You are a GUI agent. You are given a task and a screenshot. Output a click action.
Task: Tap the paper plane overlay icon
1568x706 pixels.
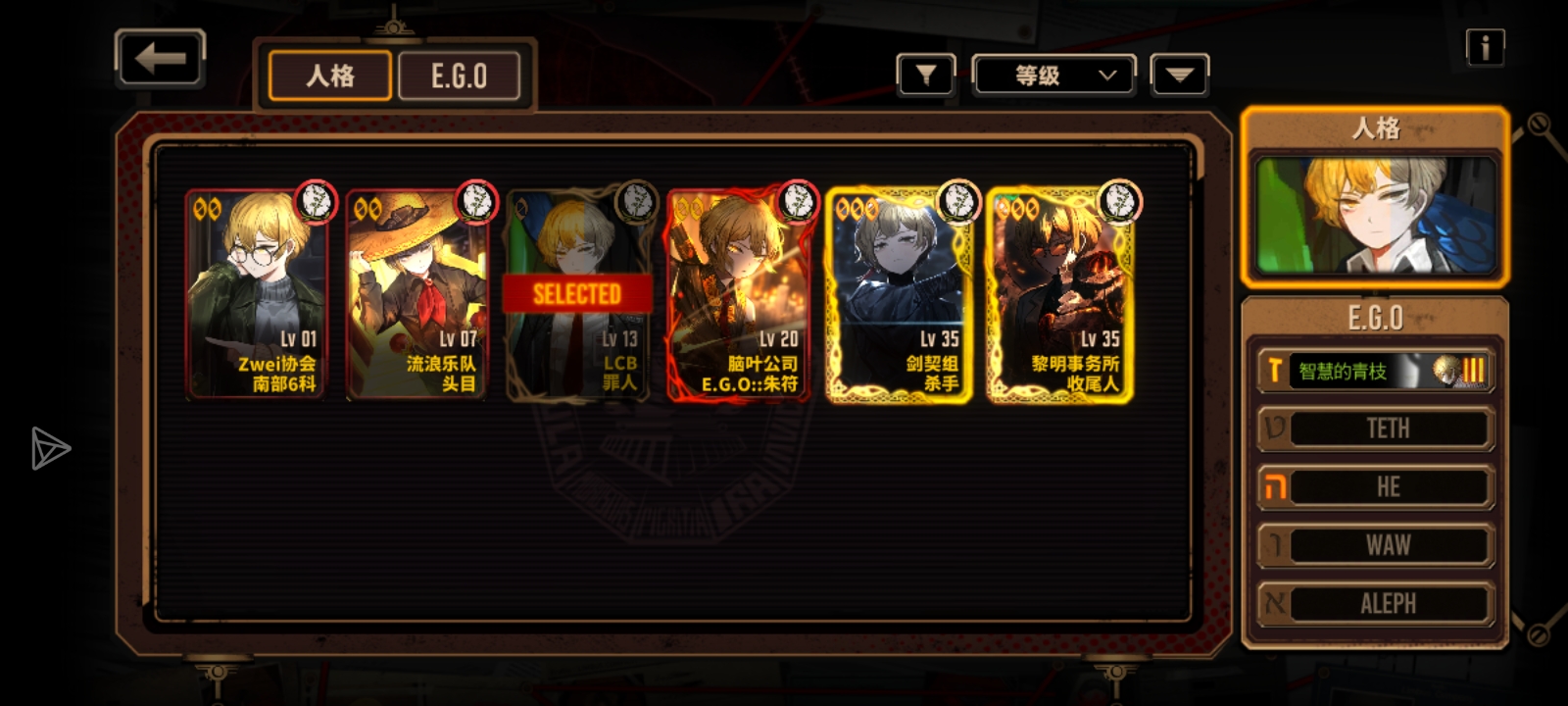[49, 448]
